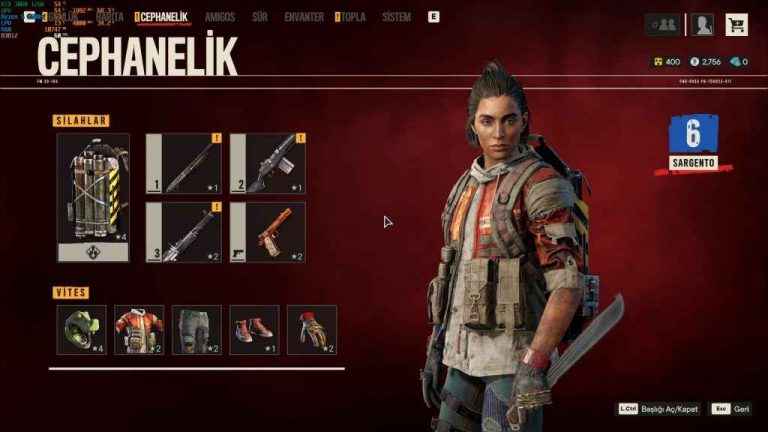Select weapon slot 3 rifle

click(x=184, y=232)
